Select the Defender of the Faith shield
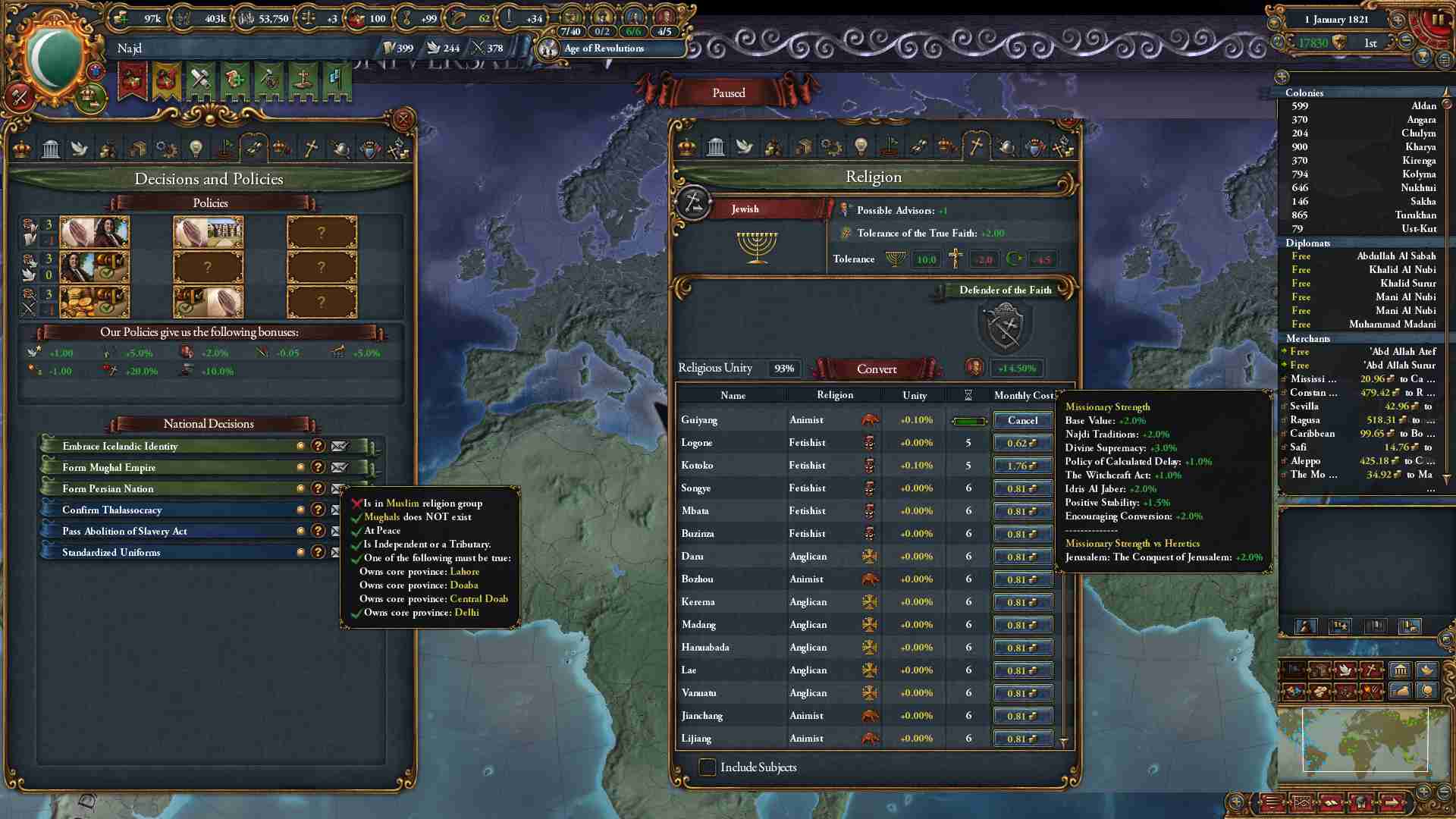1456x819 pixels. 1005,326
